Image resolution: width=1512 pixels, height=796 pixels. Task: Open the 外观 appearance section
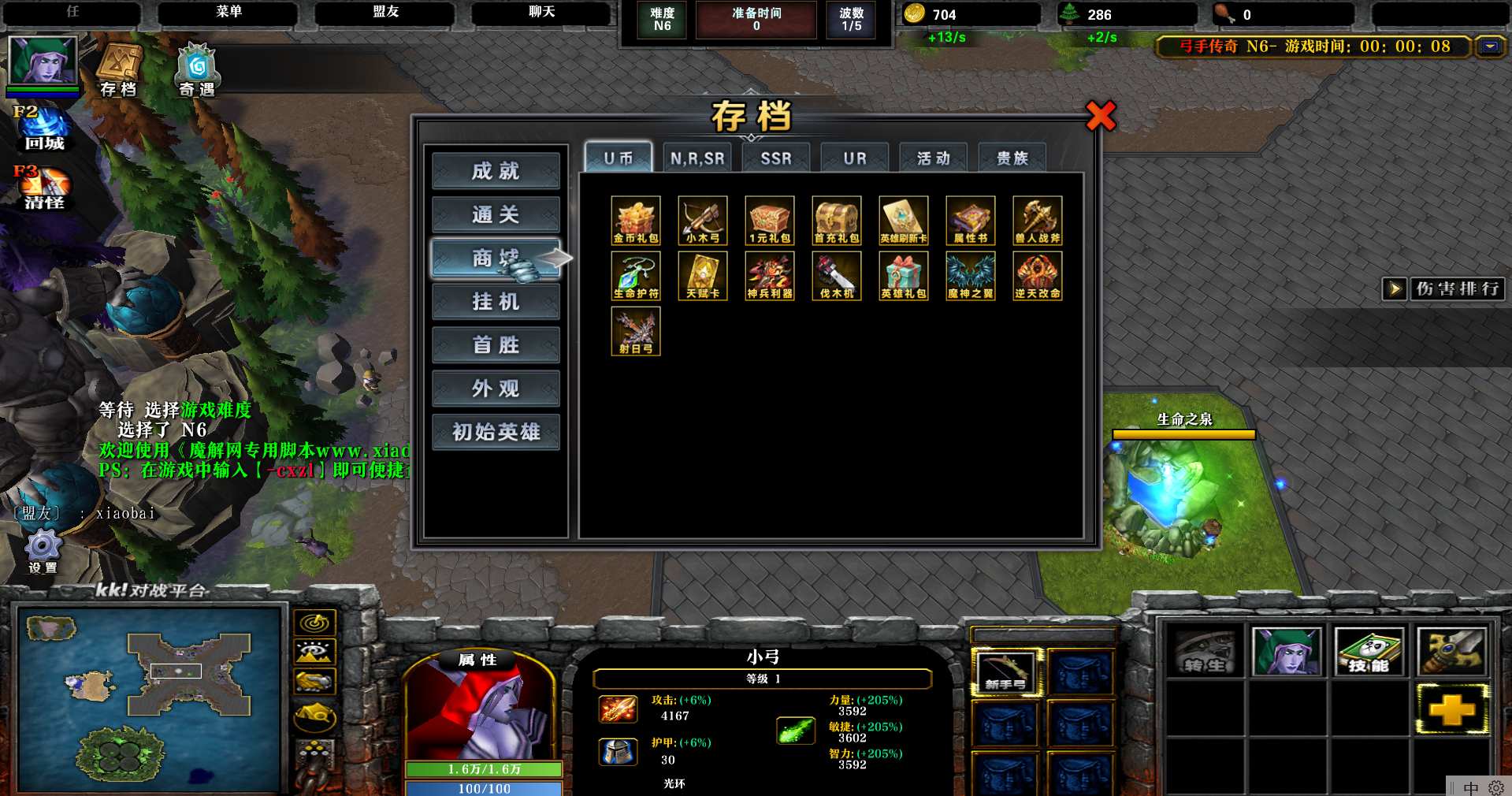tap(496, 389)
